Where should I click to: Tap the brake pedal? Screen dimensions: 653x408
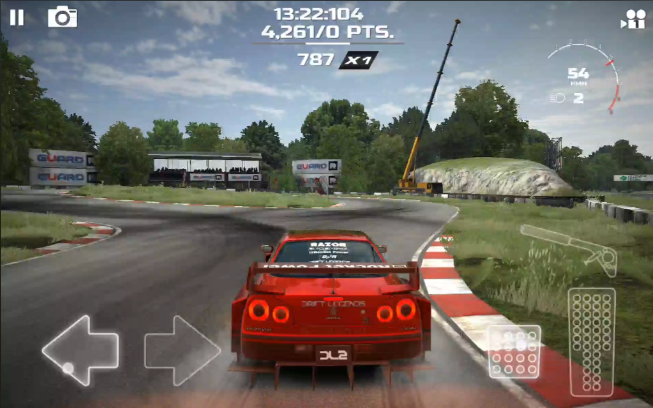coord(514,351)
